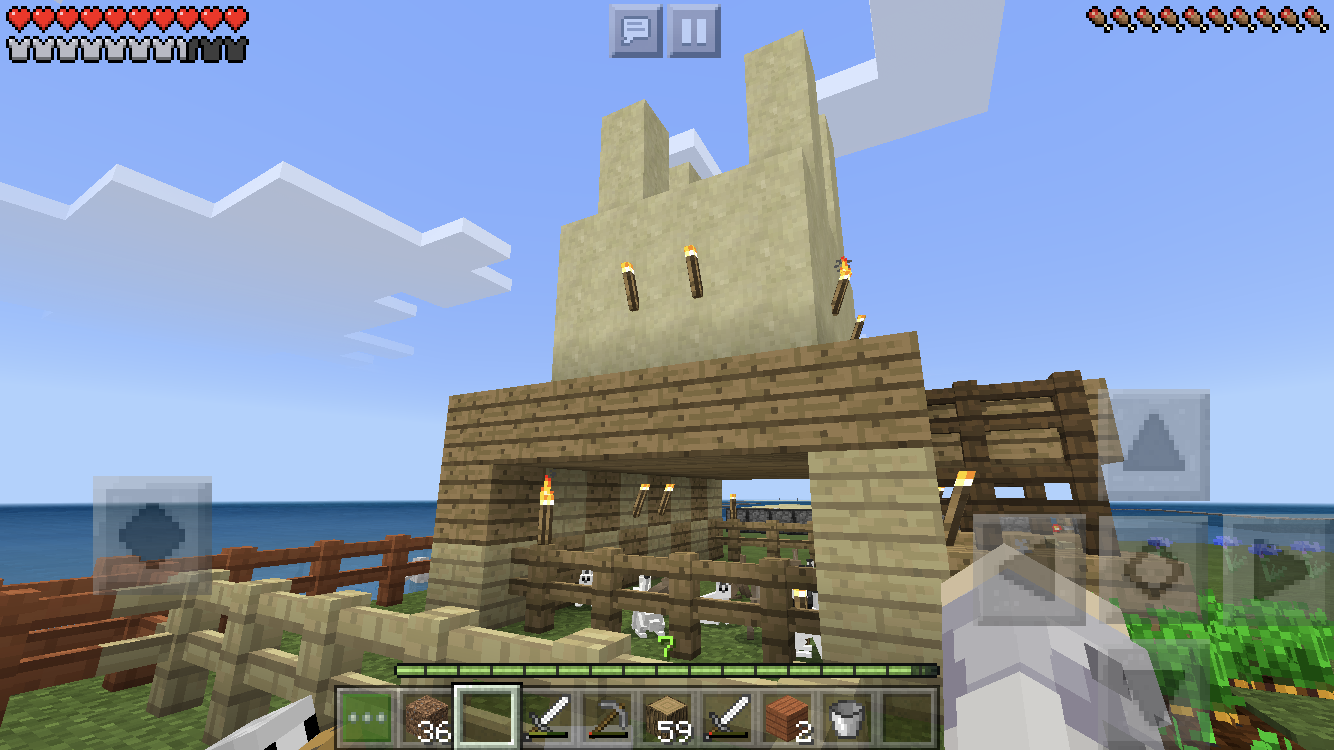Image resolution: width=1334 pixels, height=750 pixels.
Task: Tap the upward movement arrow on the right
Action: (1153, 445)
